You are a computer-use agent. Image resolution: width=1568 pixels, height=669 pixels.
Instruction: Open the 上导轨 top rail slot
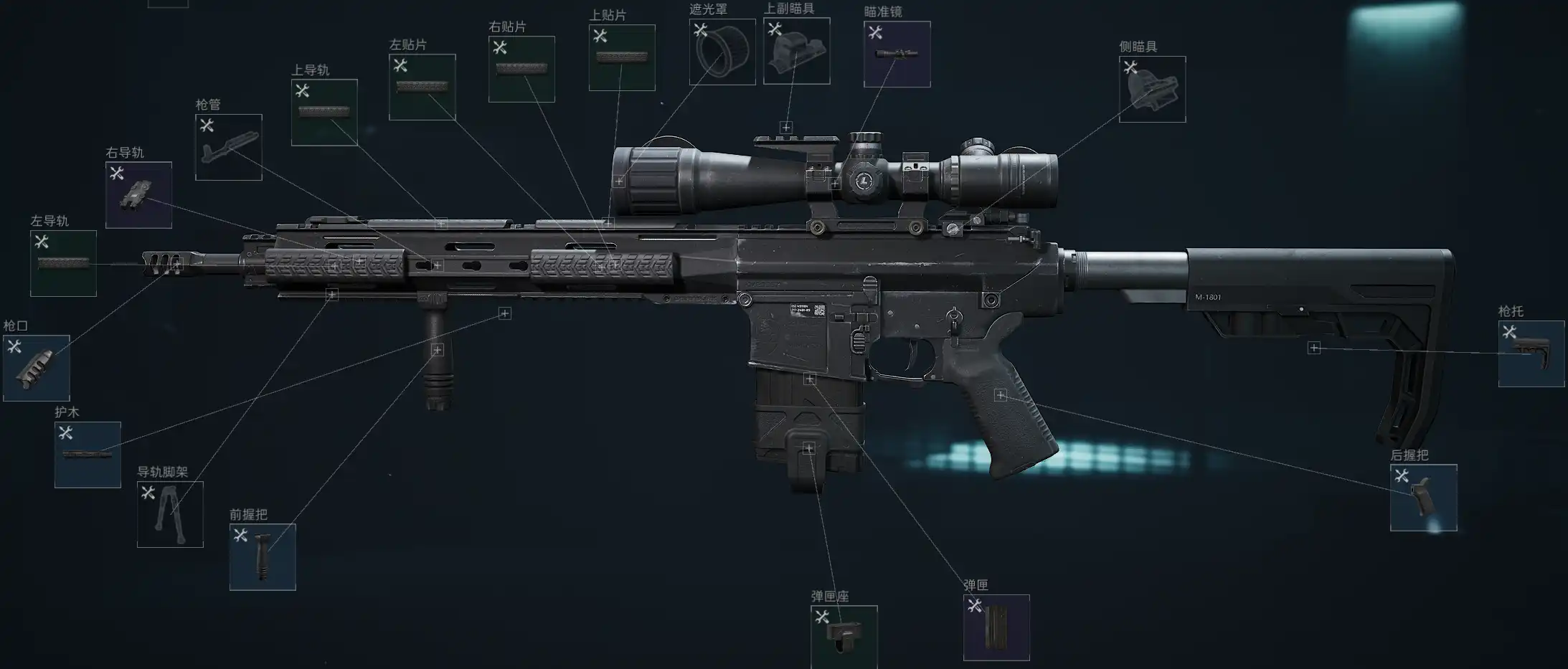click(324, 113)
